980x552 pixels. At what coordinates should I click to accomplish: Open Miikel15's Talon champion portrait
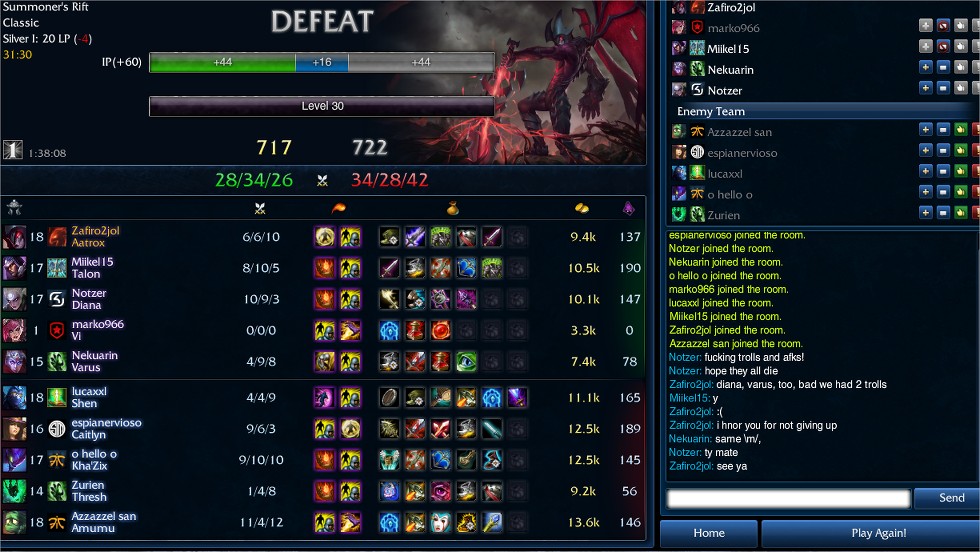pyautogui.click(x=14, y=269)
